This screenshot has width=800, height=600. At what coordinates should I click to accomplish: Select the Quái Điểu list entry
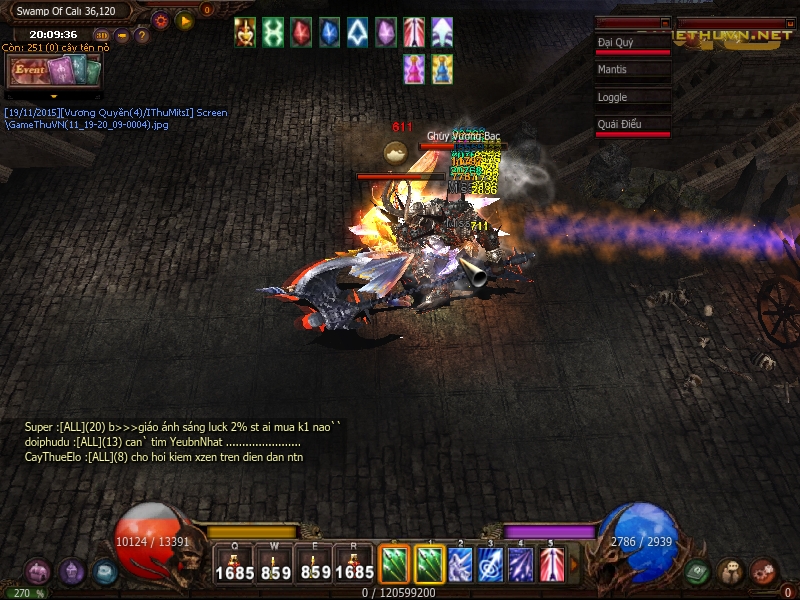(x=632, y=125)
